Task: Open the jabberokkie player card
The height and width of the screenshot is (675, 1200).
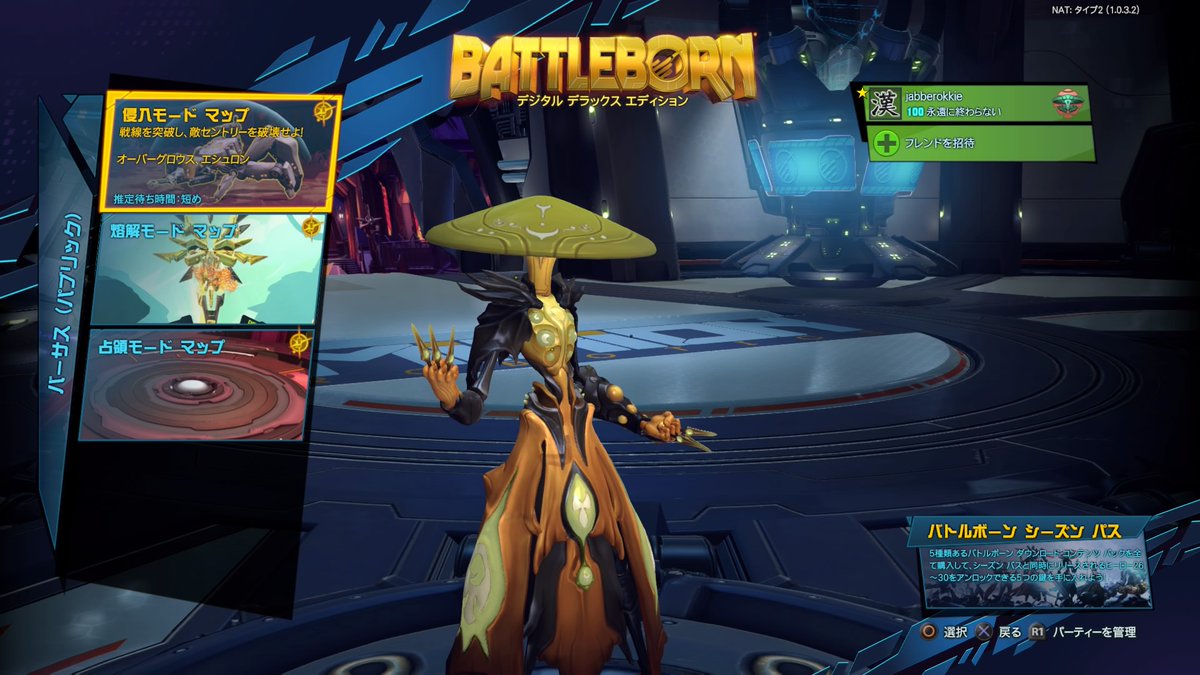Action: (x=978, y=104)
